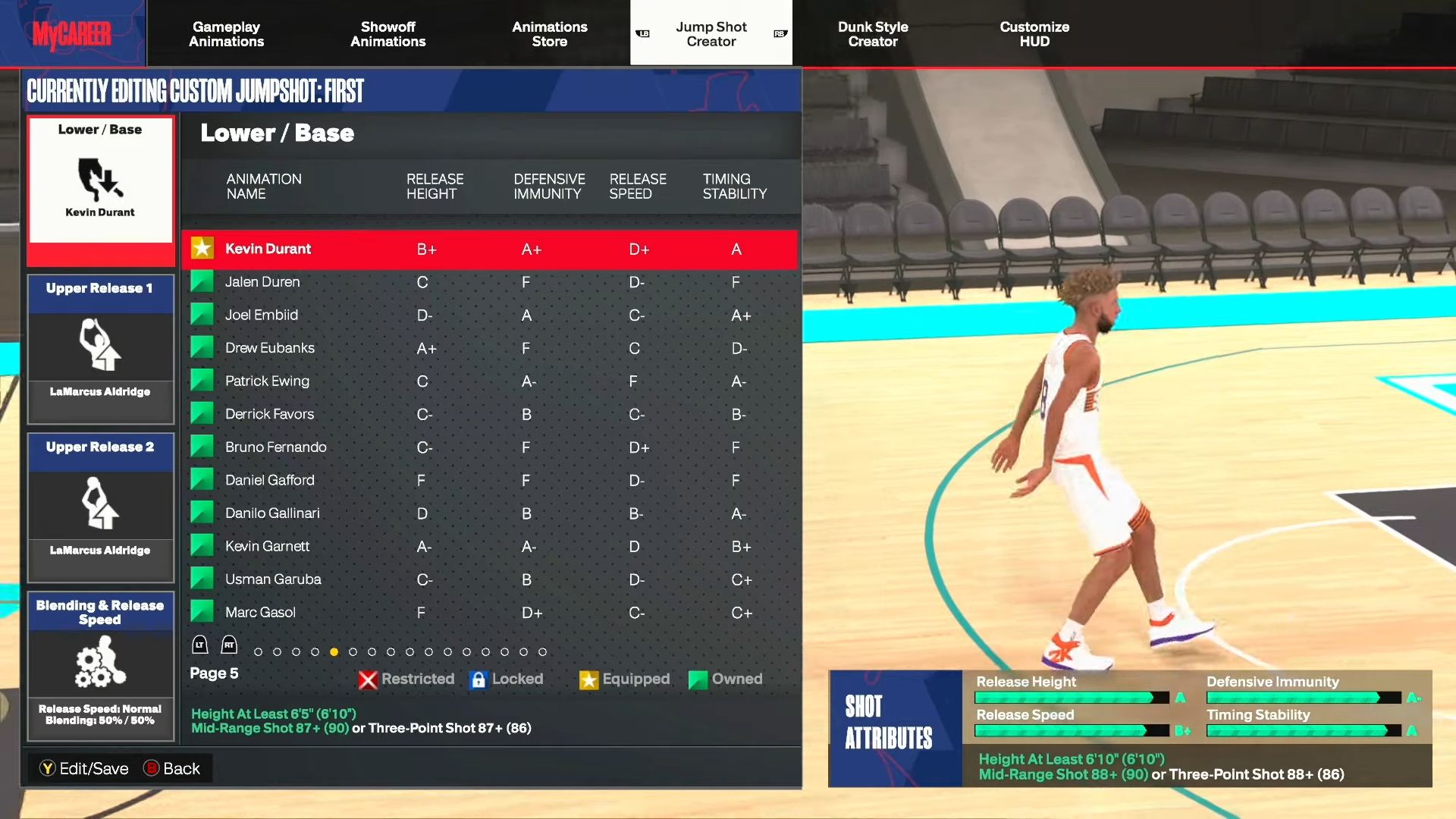
Task: Open the Animations Store tab
Action: [549, 33]
